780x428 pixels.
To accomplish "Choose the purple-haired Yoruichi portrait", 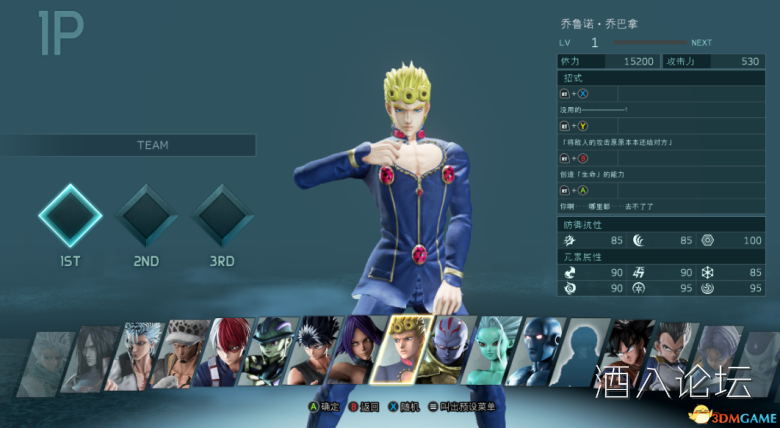I will pos(358,352).
